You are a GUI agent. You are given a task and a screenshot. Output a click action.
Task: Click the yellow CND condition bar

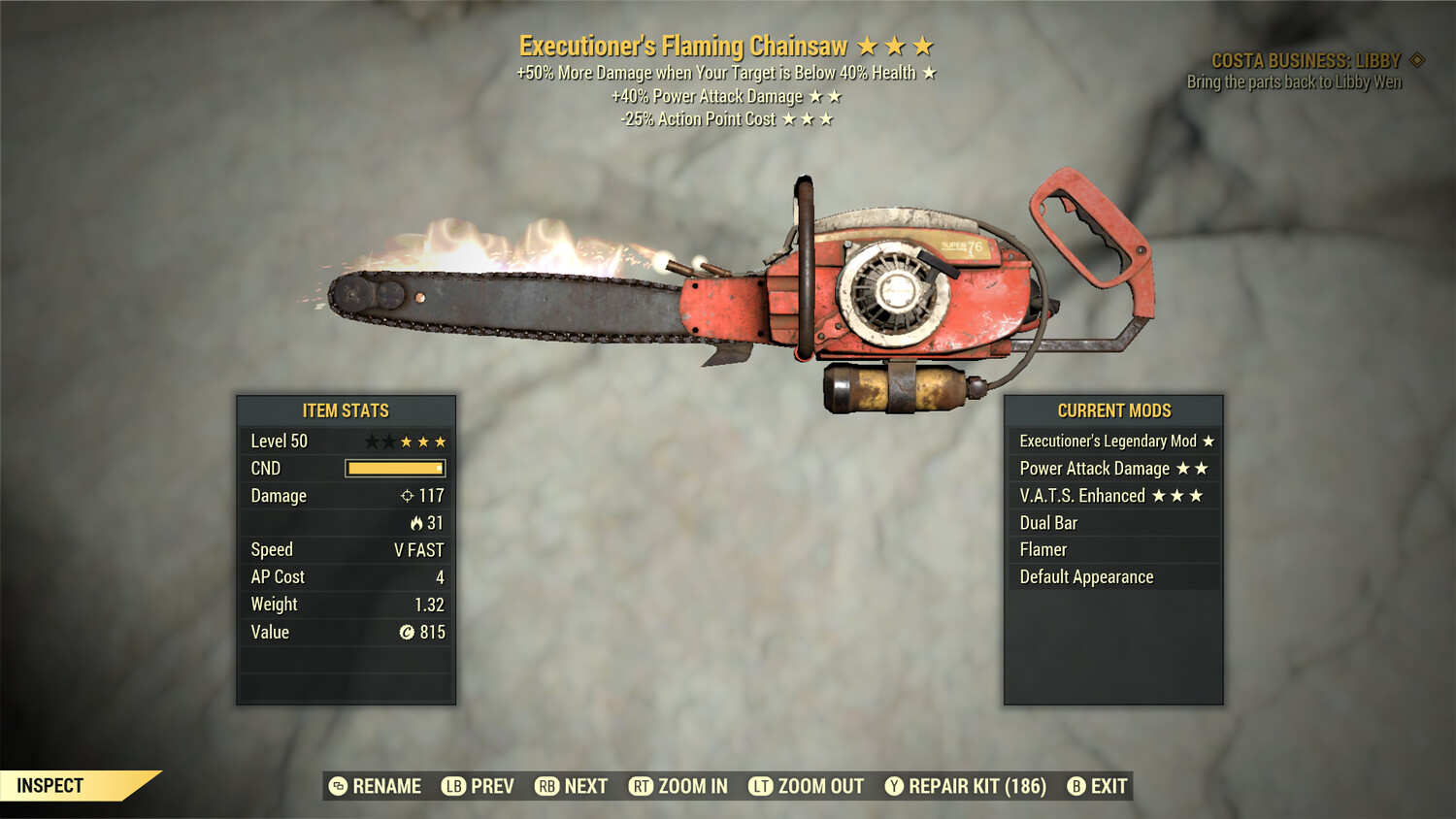[393, 469]
